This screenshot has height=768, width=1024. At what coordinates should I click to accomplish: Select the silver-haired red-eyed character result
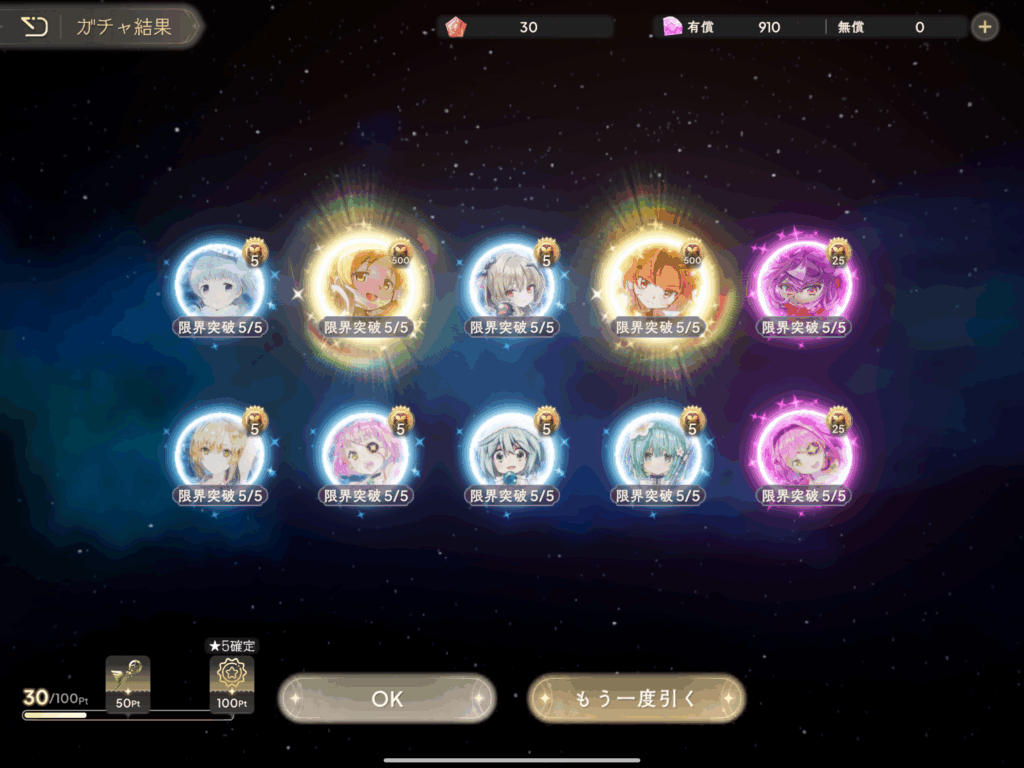click(x=512, y=285)
